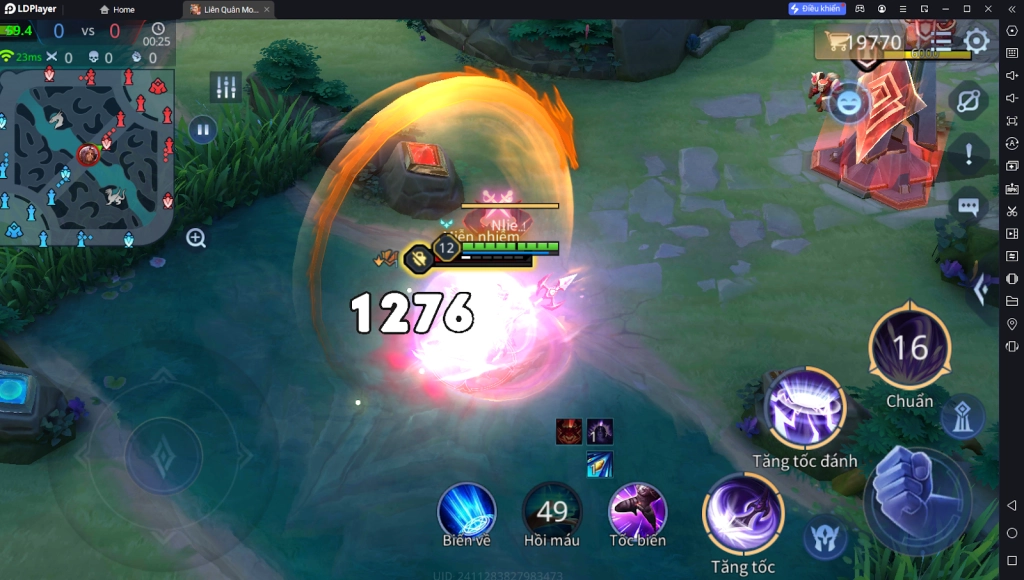Open the minimap
The width and height of the screenshot is (1024, 580).
point(87,155)
